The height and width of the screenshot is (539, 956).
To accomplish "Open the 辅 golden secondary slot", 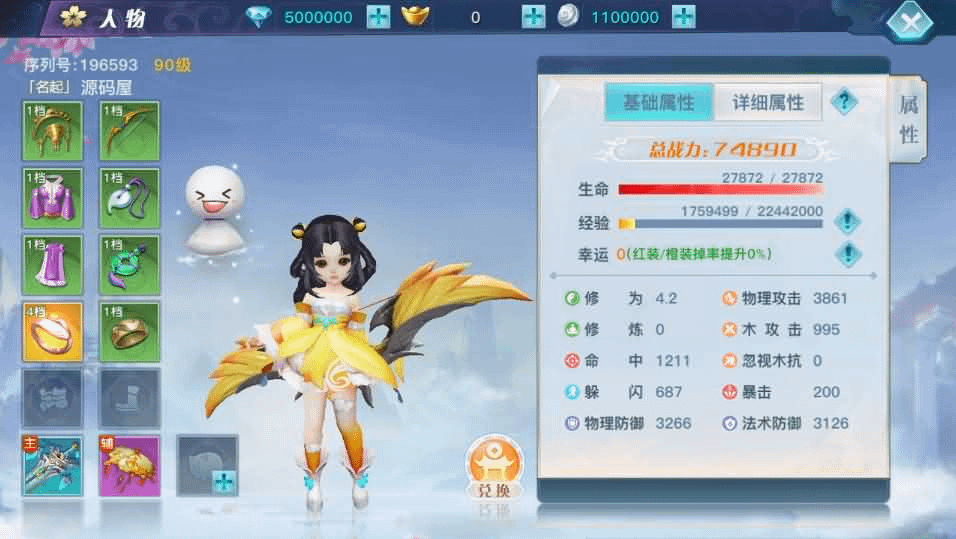I will point(130,465).
